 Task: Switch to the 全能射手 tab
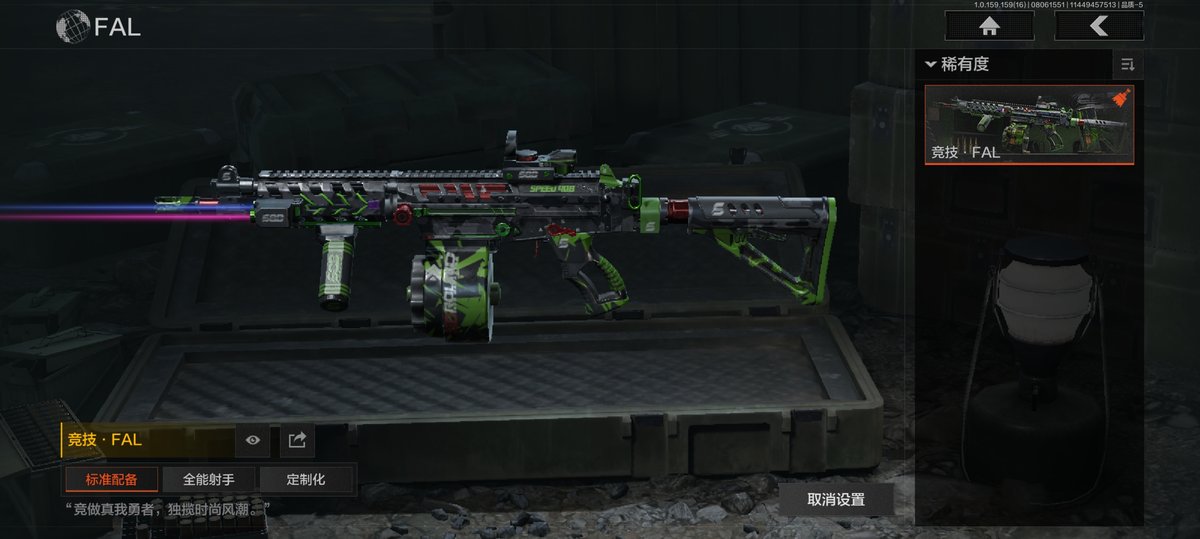[208, 479]
